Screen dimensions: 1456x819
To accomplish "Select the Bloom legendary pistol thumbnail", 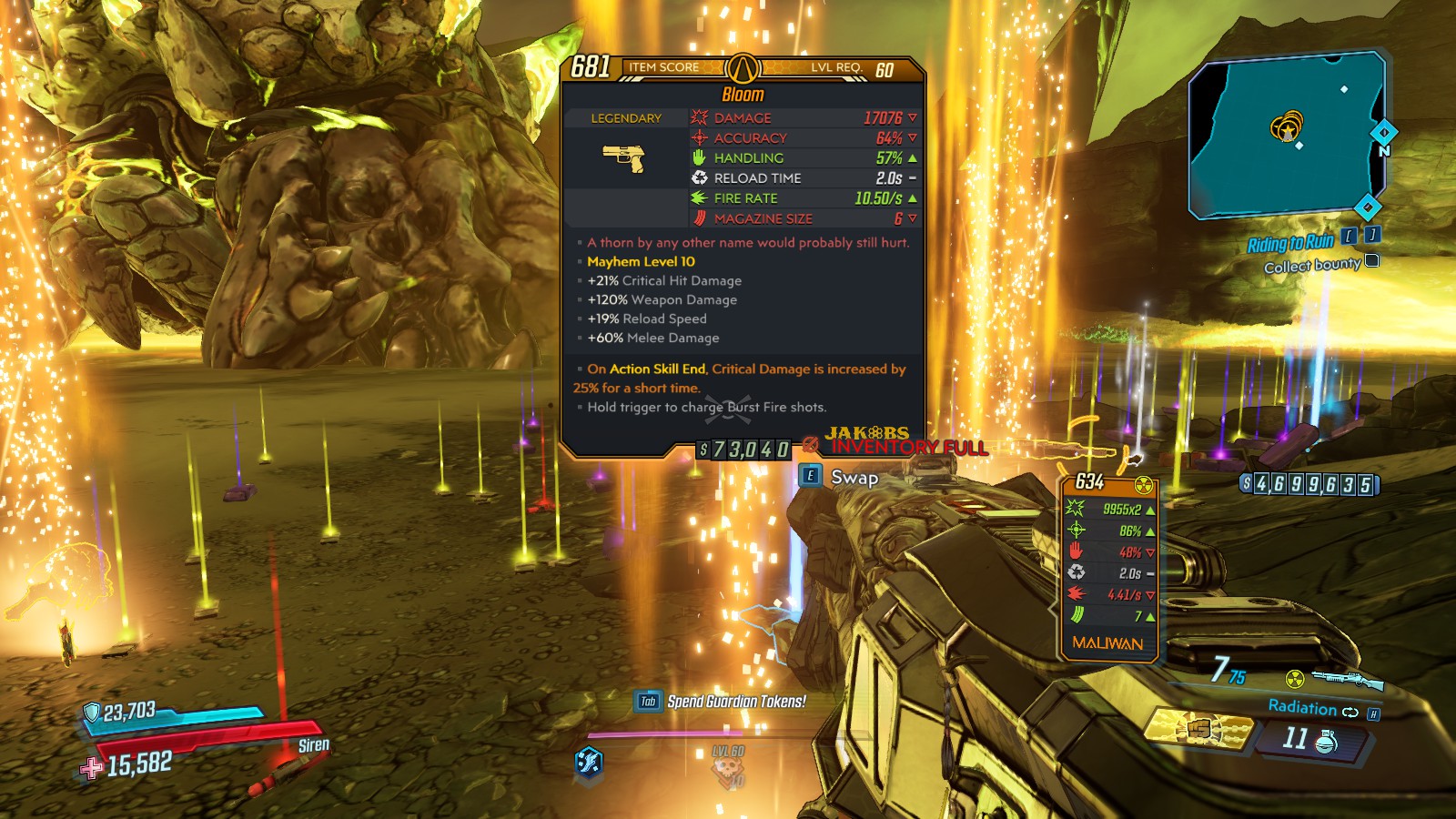I will [624, 158].
